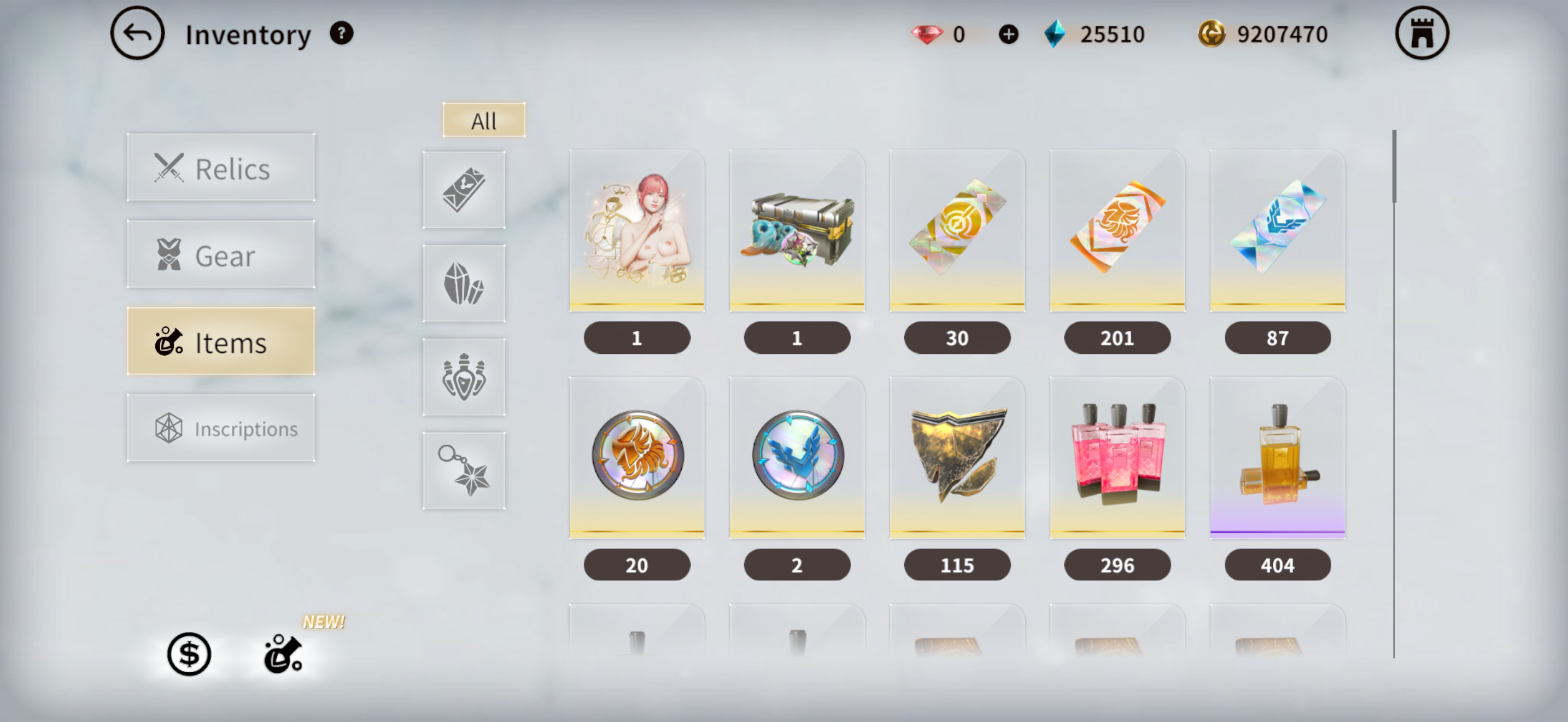Show the Inscriptions tab

221,428
